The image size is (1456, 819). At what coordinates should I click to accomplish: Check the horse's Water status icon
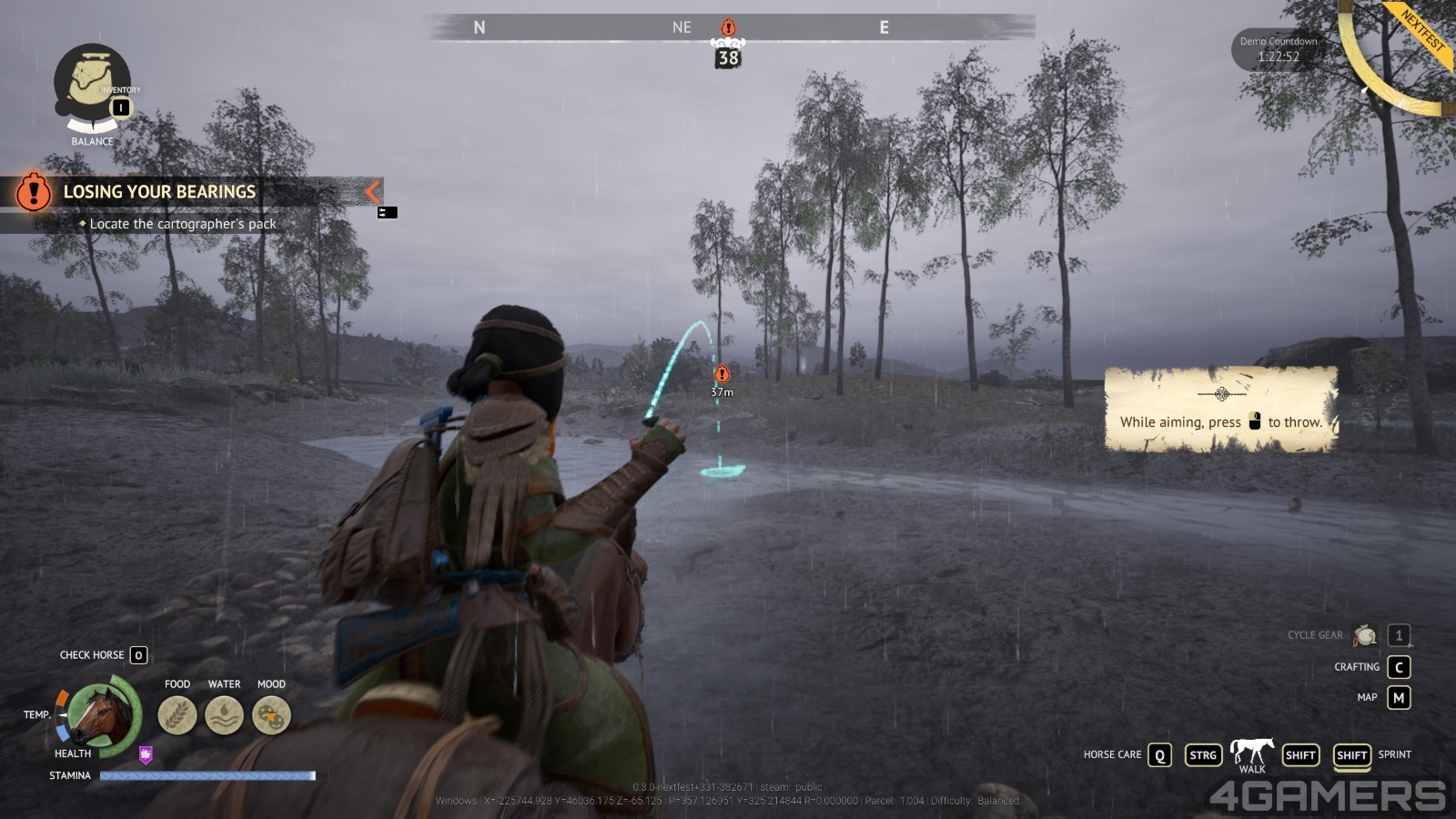[x=224, y=715]
